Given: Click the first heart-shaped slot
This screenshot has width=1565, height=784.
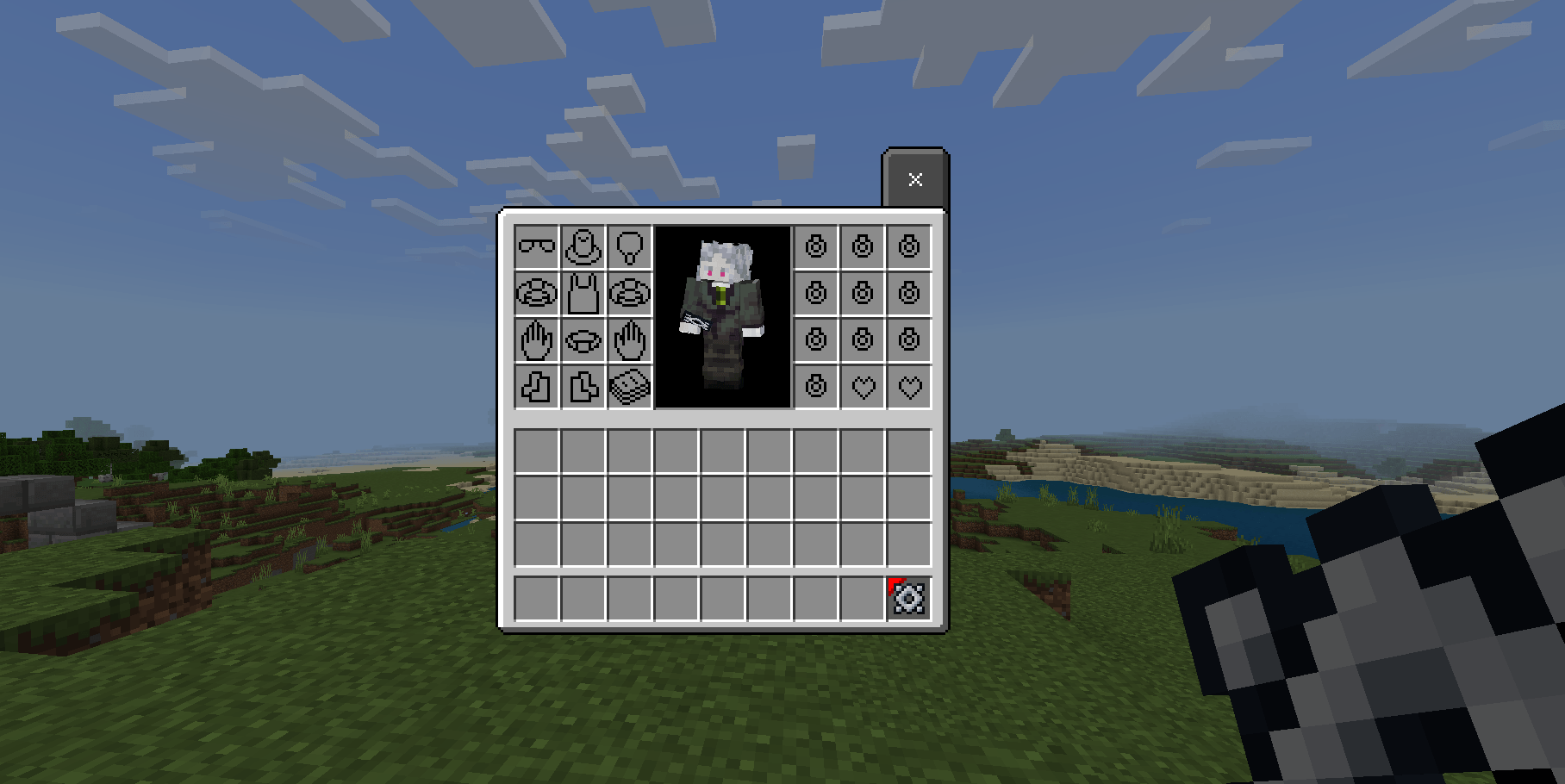Looking at the screenshot, I should pyautogui.click(x=864, y=387).
